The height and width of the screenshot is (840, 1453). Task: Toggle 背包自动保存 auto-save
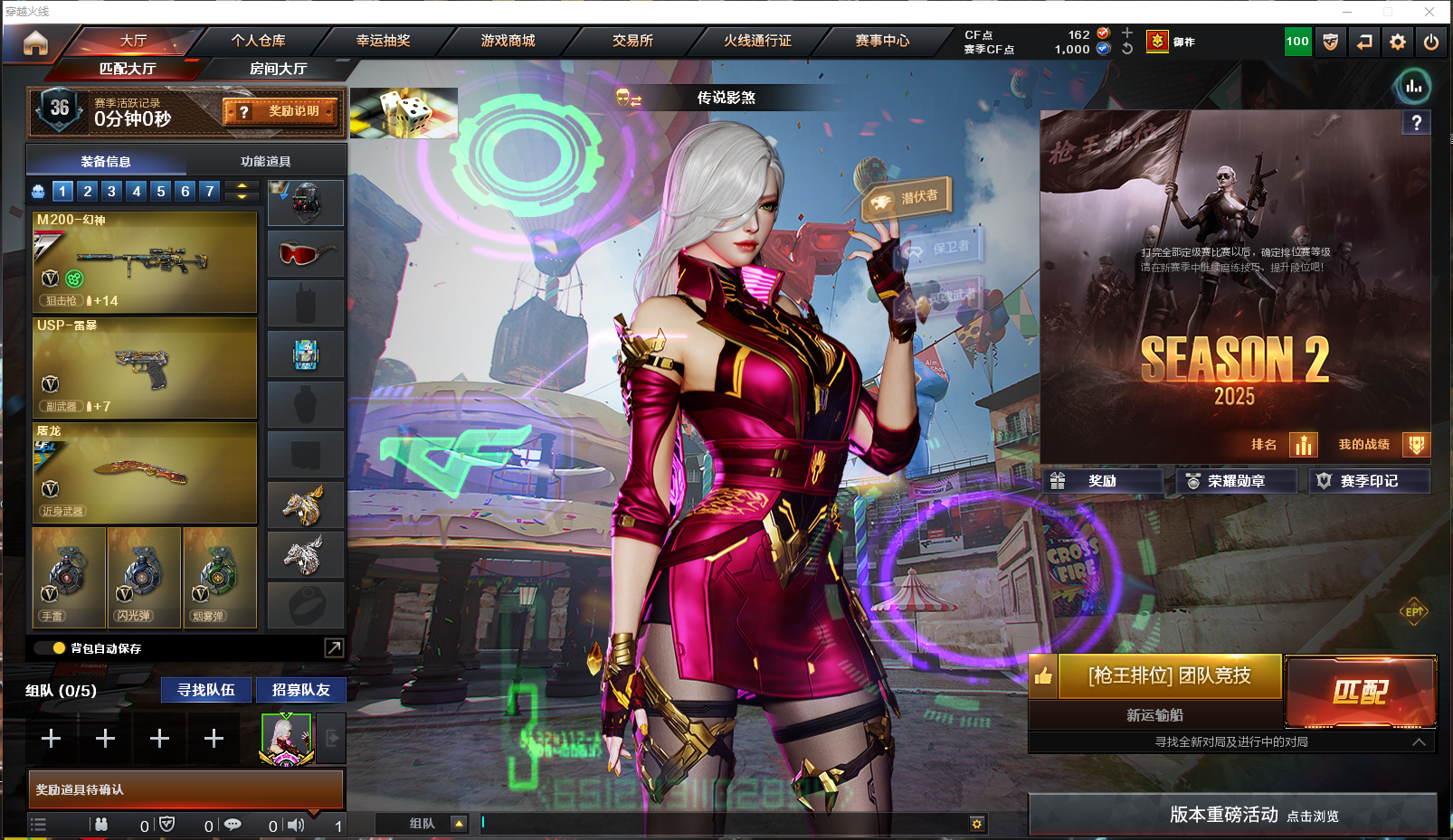[x=59, y=648]
